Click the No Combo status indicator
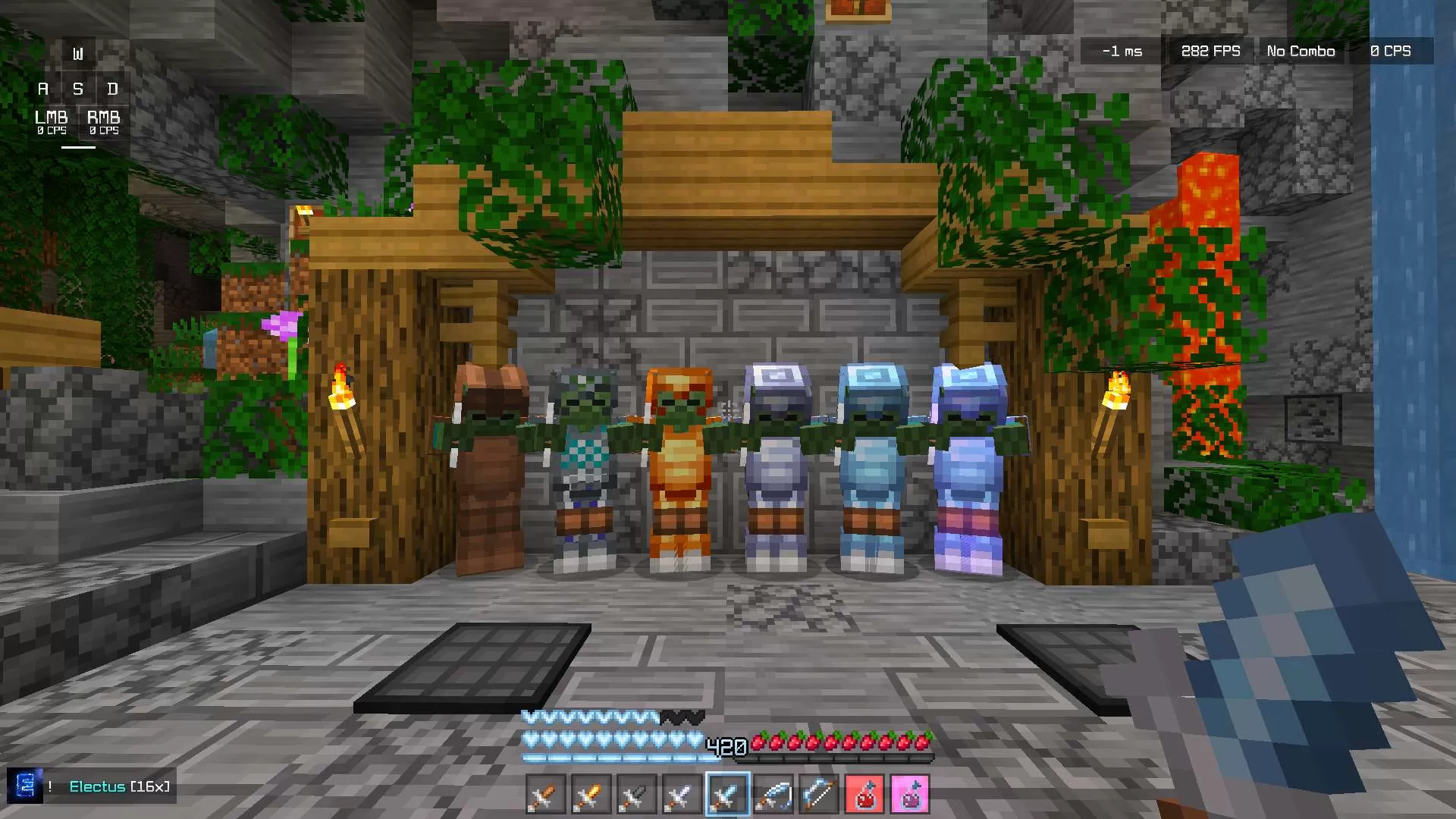This screenshot has height=819, width=1456. pyautogui.click(x=1300, y=51)
